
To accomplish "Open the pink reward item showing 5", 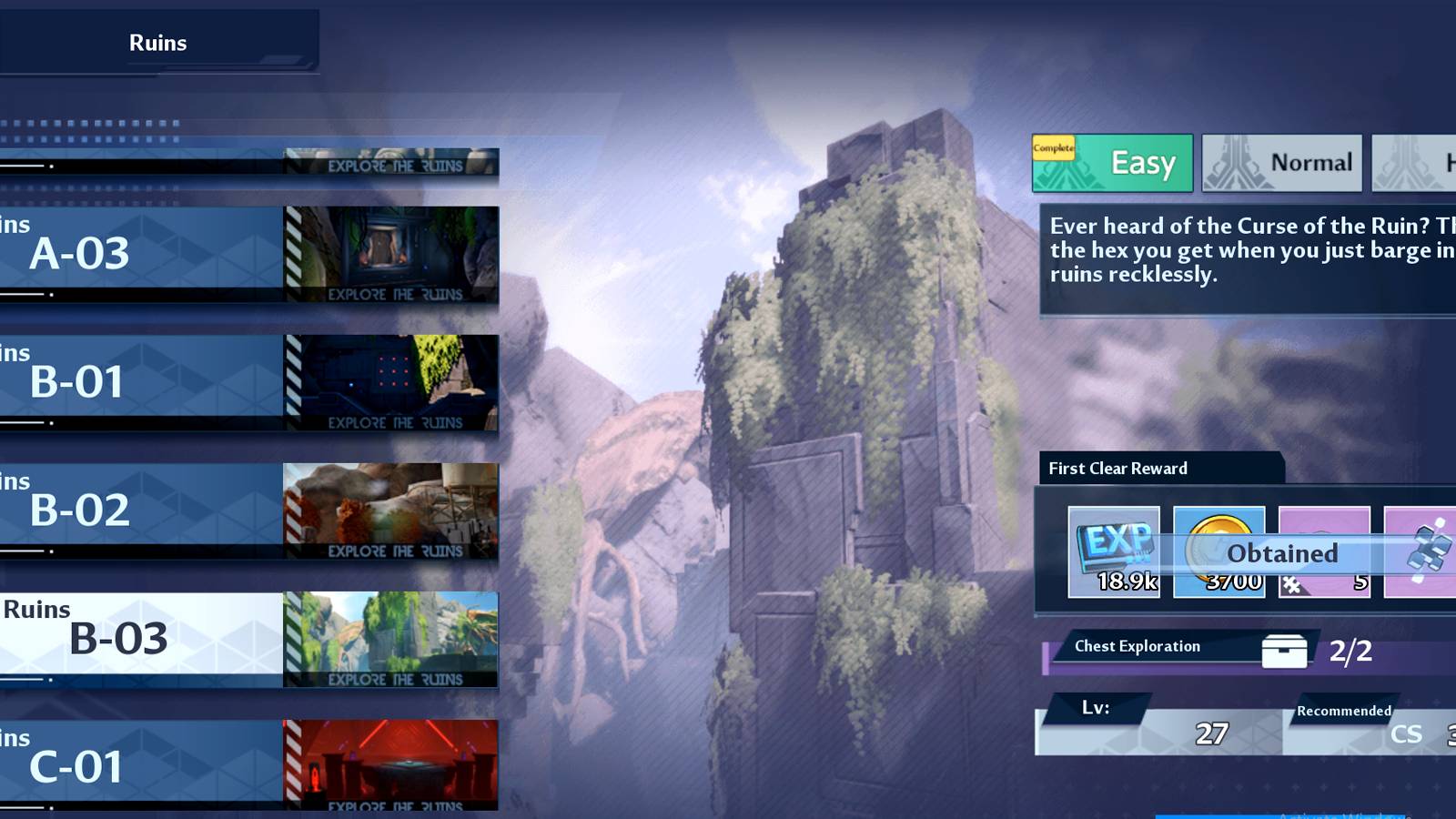I will point(1324,551).
